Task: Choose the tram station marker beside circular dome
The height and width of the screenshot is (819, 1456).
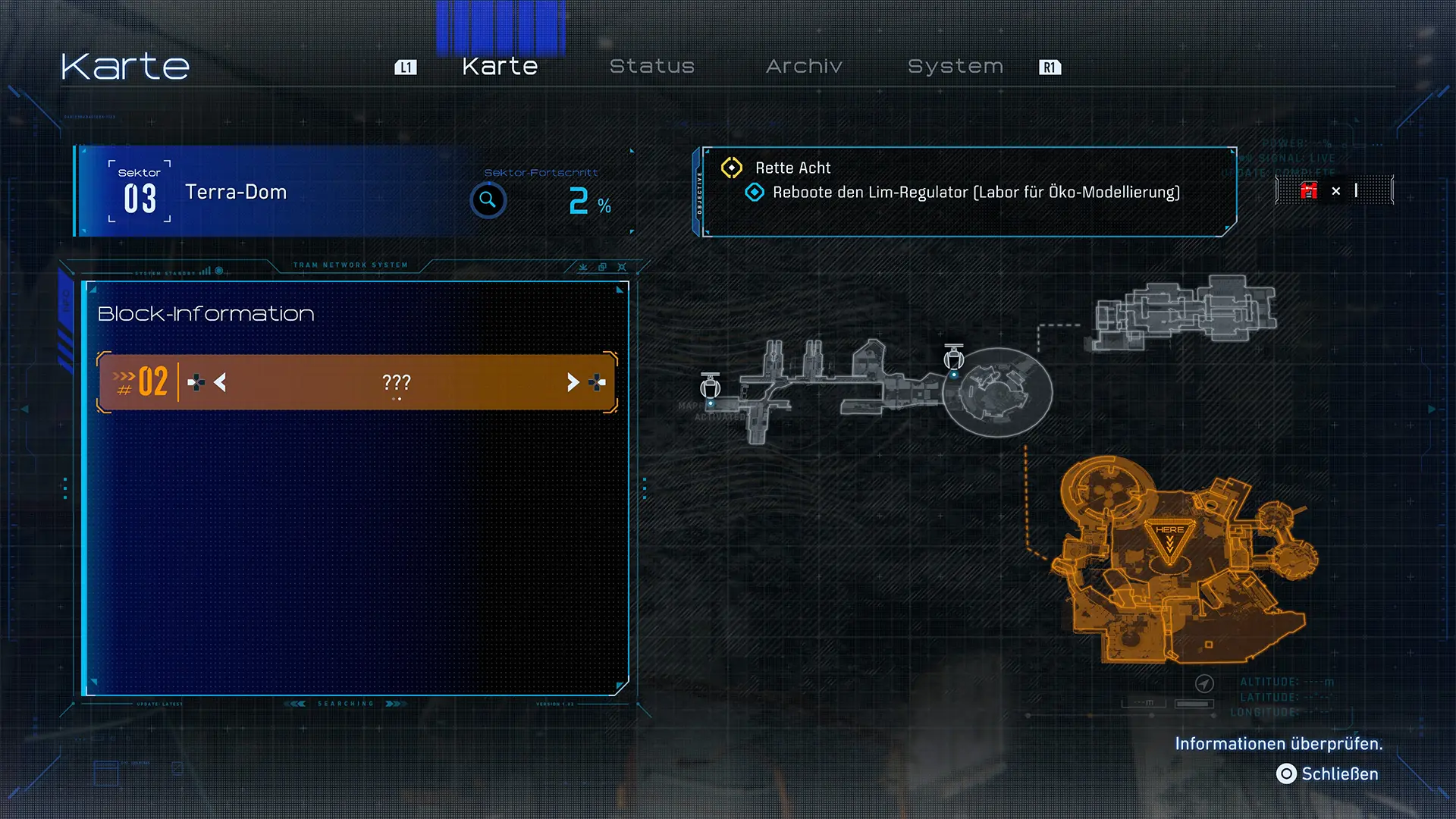Action: [954, 358]
